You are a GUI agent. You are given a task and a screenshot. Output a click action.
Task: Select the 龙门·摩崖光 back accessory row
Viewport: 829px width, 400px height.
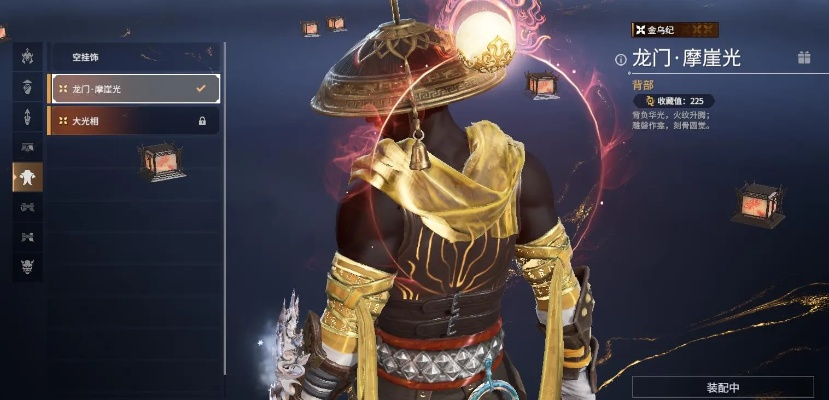(x=133, y=89)
